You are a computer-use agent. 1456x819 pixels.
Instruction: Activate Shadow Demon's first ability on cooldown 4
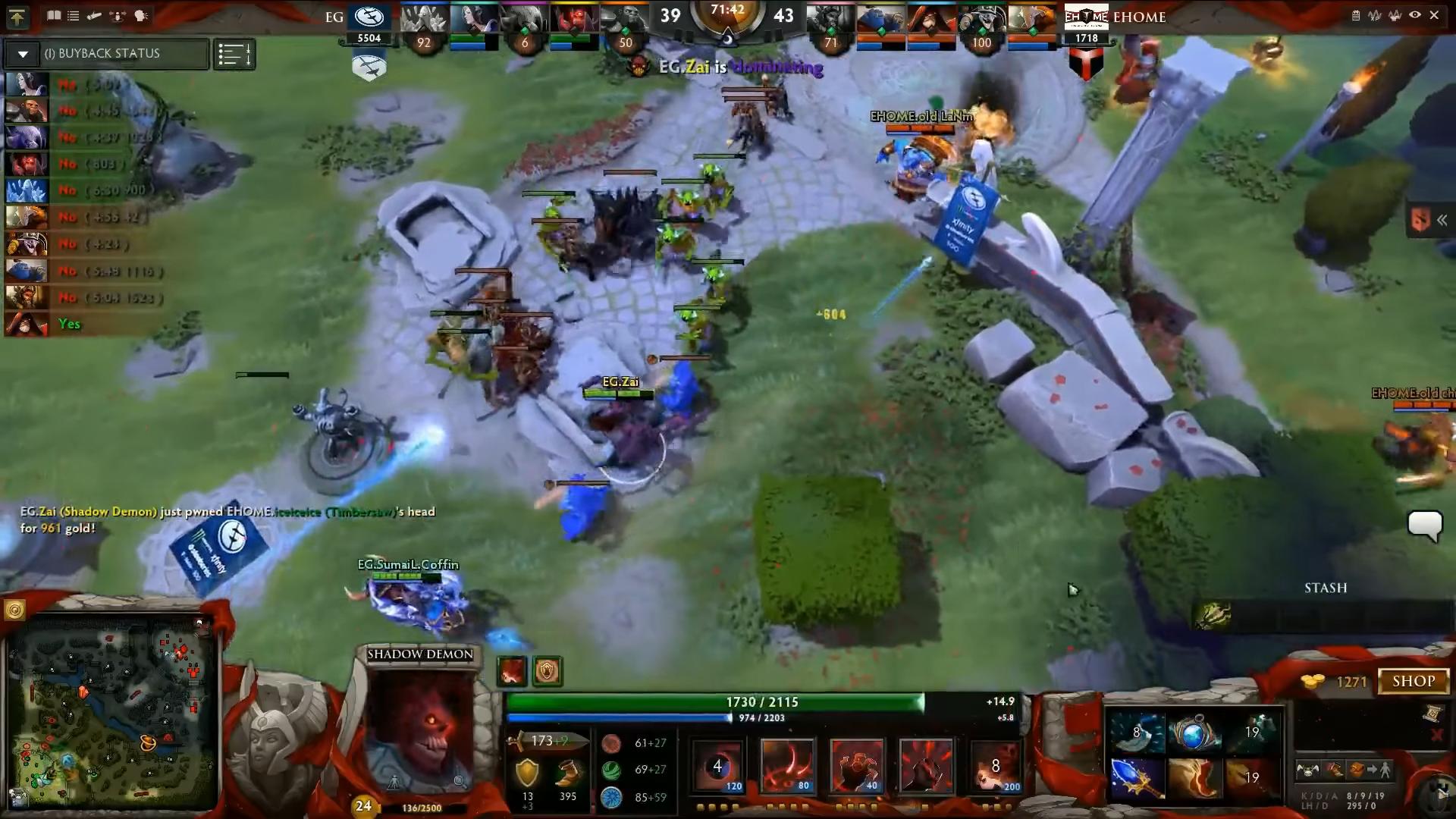point(717,766)
